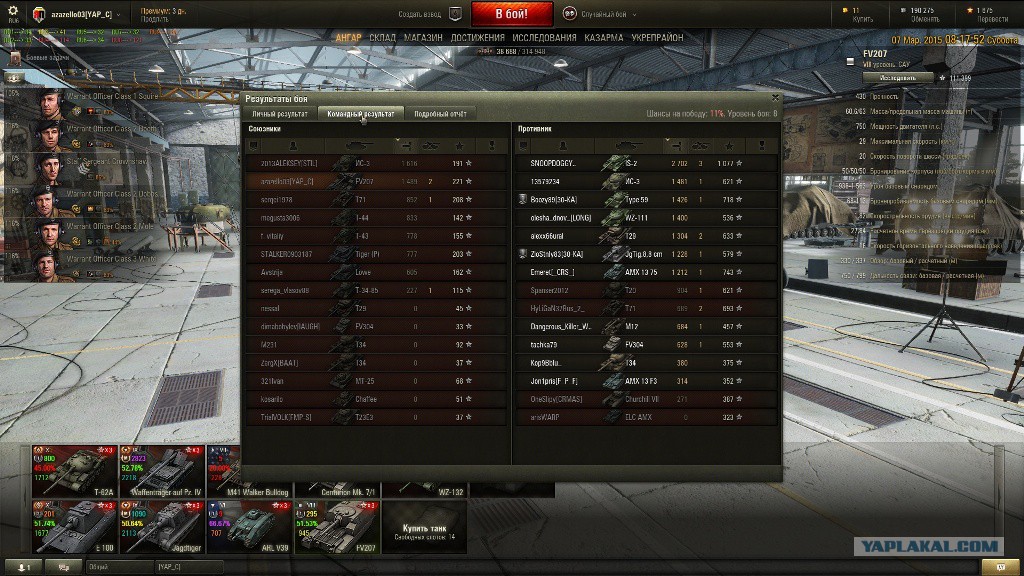Open the СКЛАД menu section

point(382,38)
